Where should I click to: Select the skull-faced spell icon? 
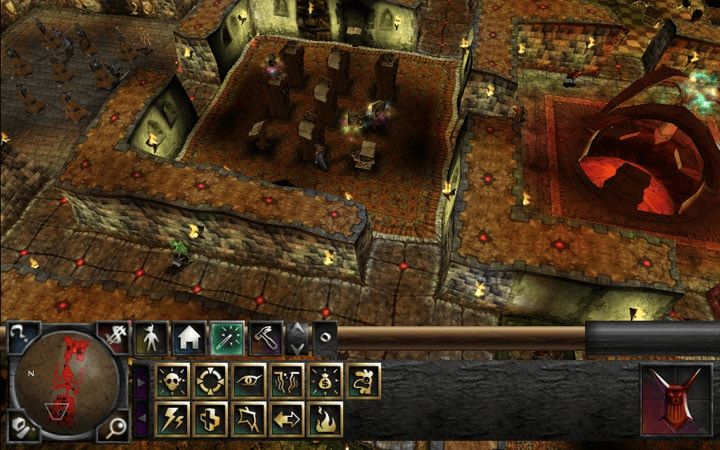click(173, 380)
